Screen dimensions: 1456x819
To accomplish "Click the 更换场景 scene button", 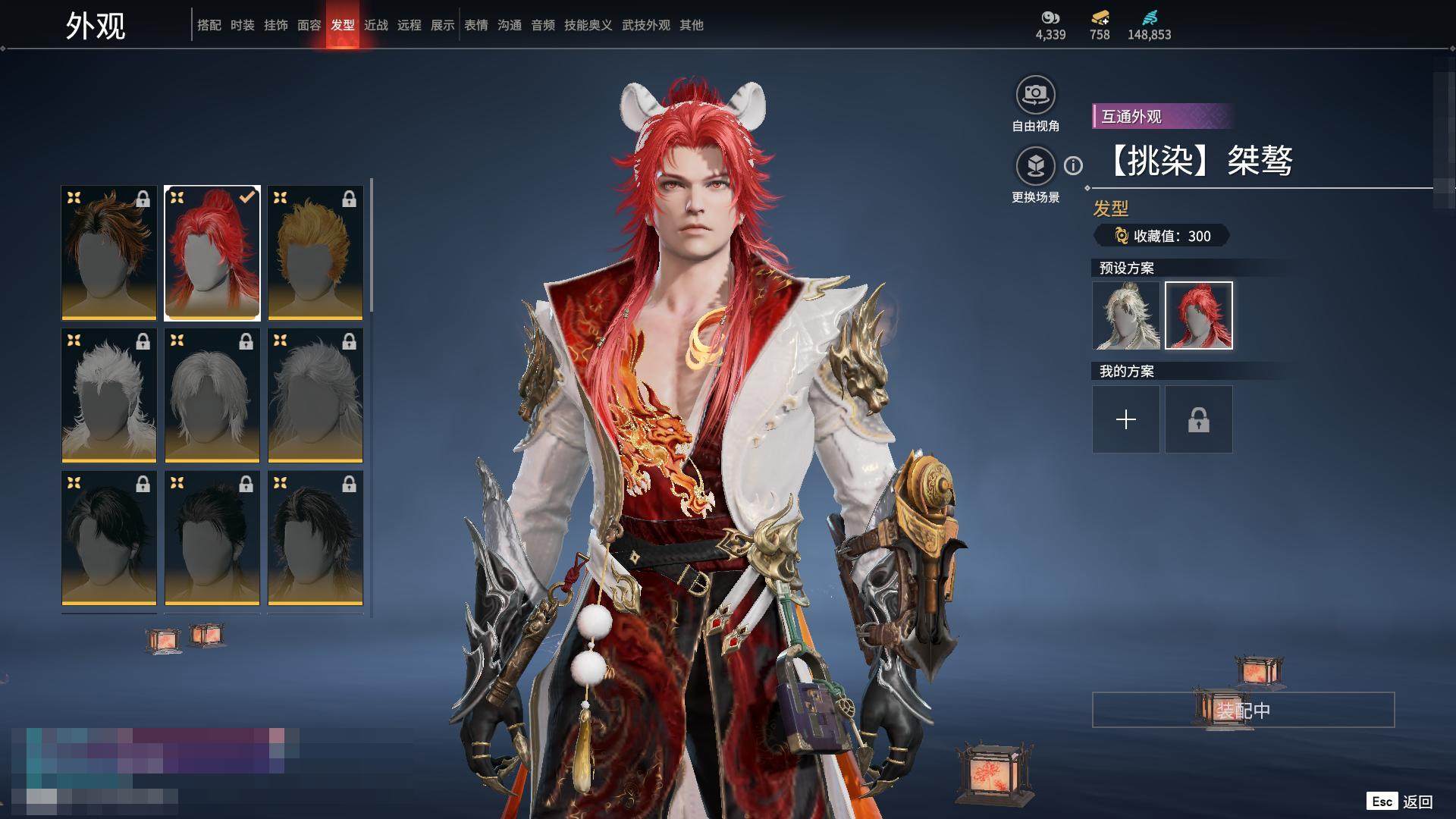I will [1035, 166].
